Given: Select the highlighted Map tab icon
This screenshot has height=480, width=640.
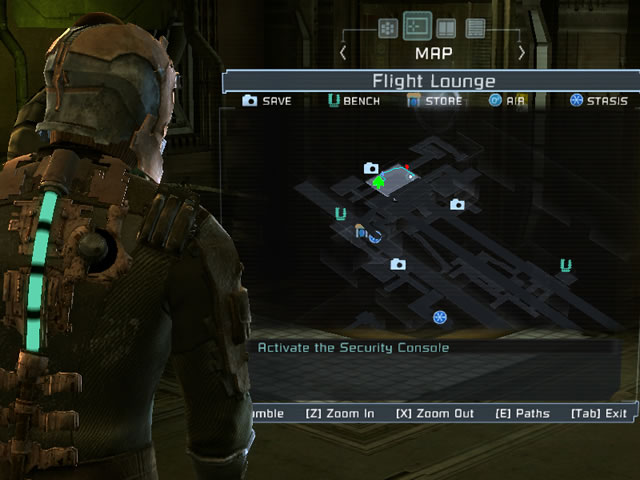Looking at the screenshot, I should click(417, 26).
